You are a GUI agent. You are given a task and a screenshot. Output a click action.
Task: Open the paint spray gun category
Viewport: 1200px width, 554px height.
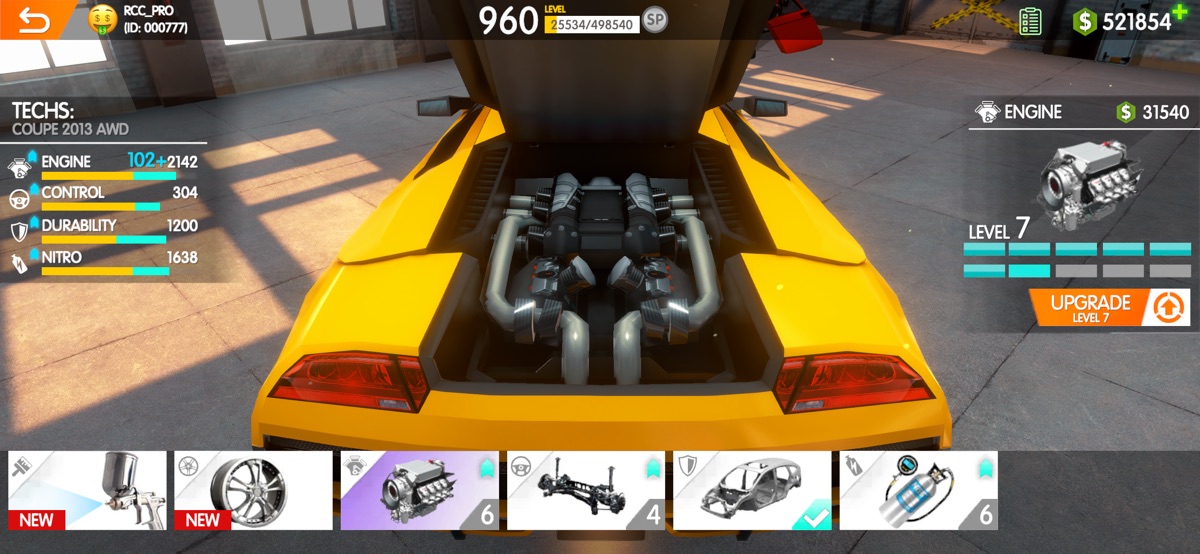88,490
